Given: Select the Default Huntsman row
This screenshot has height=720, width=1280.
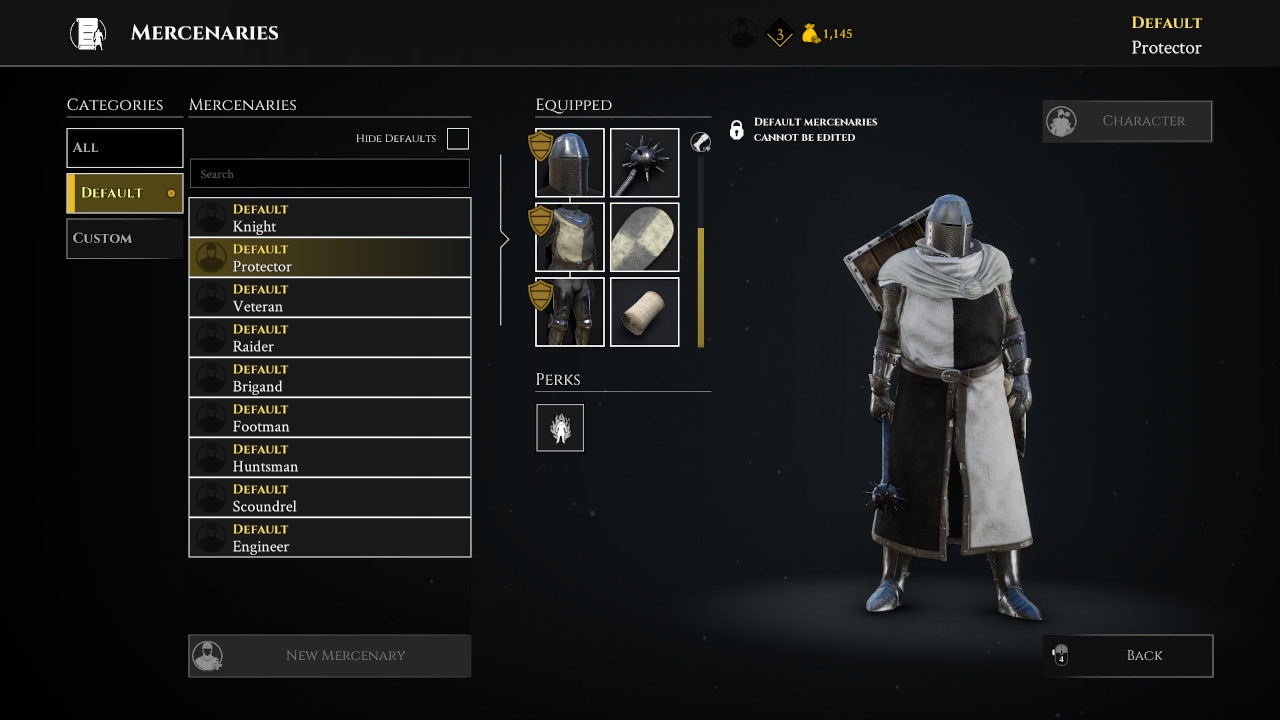Looking at the screenshot, I should 330,458.
